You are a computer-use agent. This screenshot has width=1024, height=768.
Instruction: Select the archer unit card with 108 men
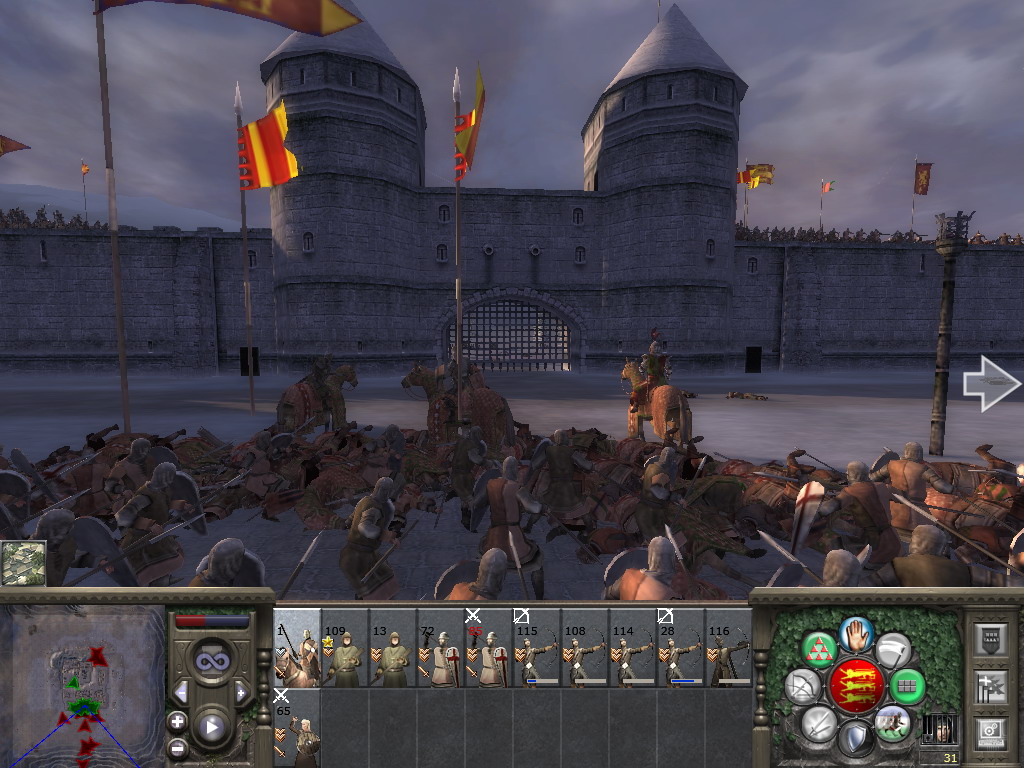pyautogui.click(x=585, y=648)
